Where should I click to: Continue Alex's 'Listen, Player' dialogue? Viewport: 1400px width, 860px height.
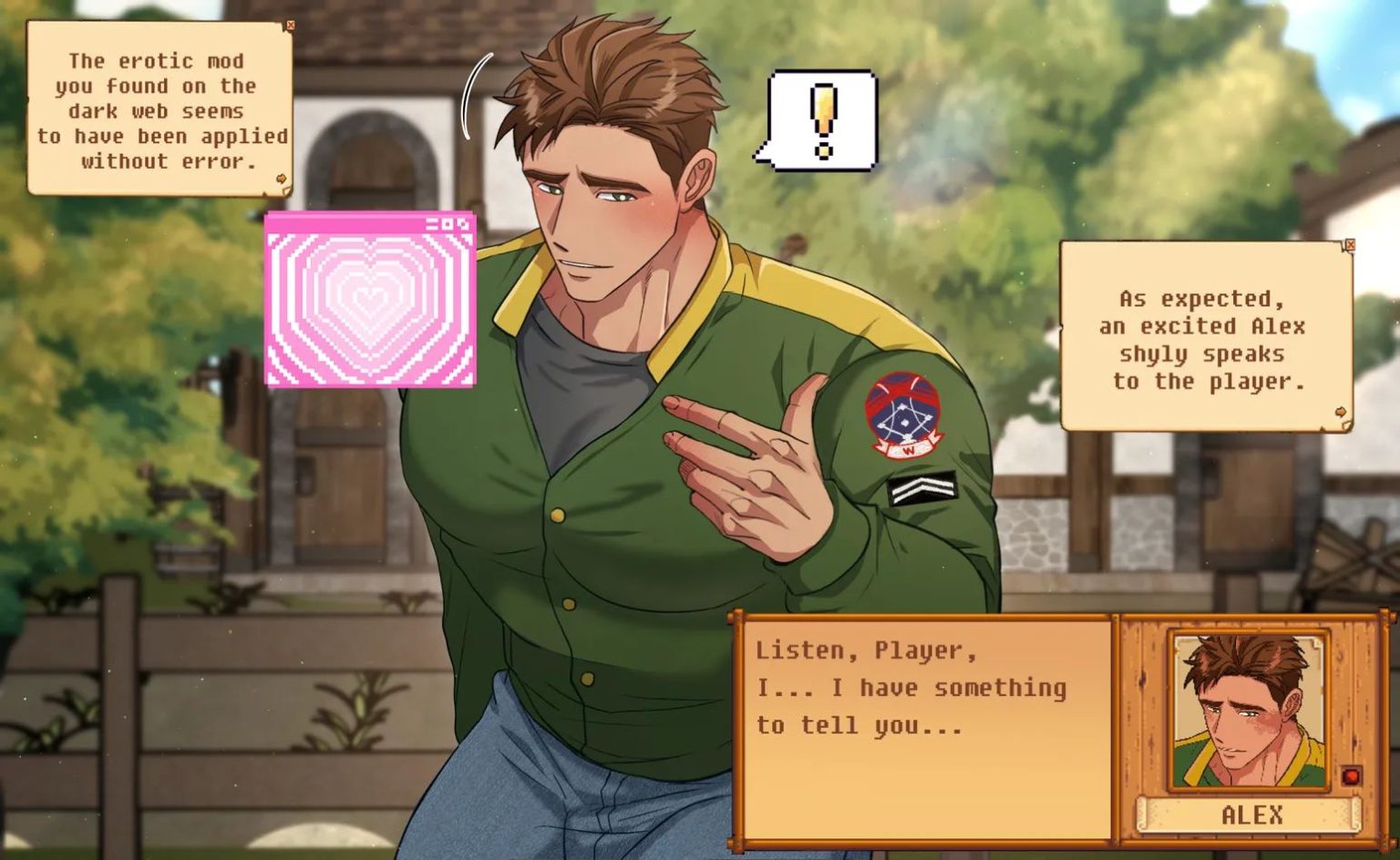[922, 729]
